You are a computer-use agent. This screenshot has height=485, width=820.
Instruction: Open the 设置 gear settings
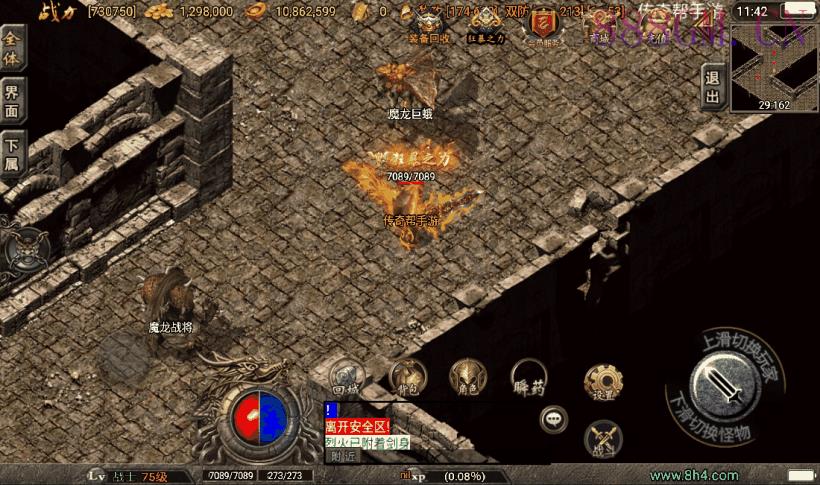603,382
